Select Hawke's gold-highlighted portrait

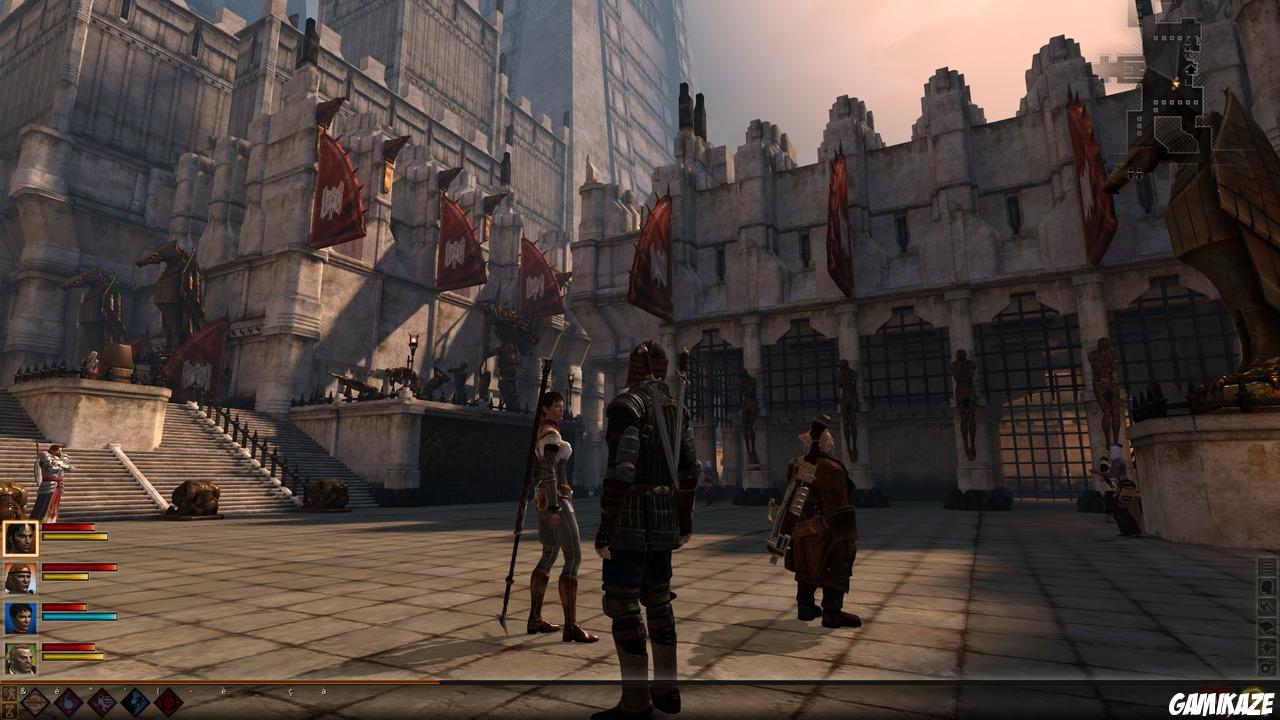click(22, 537)
